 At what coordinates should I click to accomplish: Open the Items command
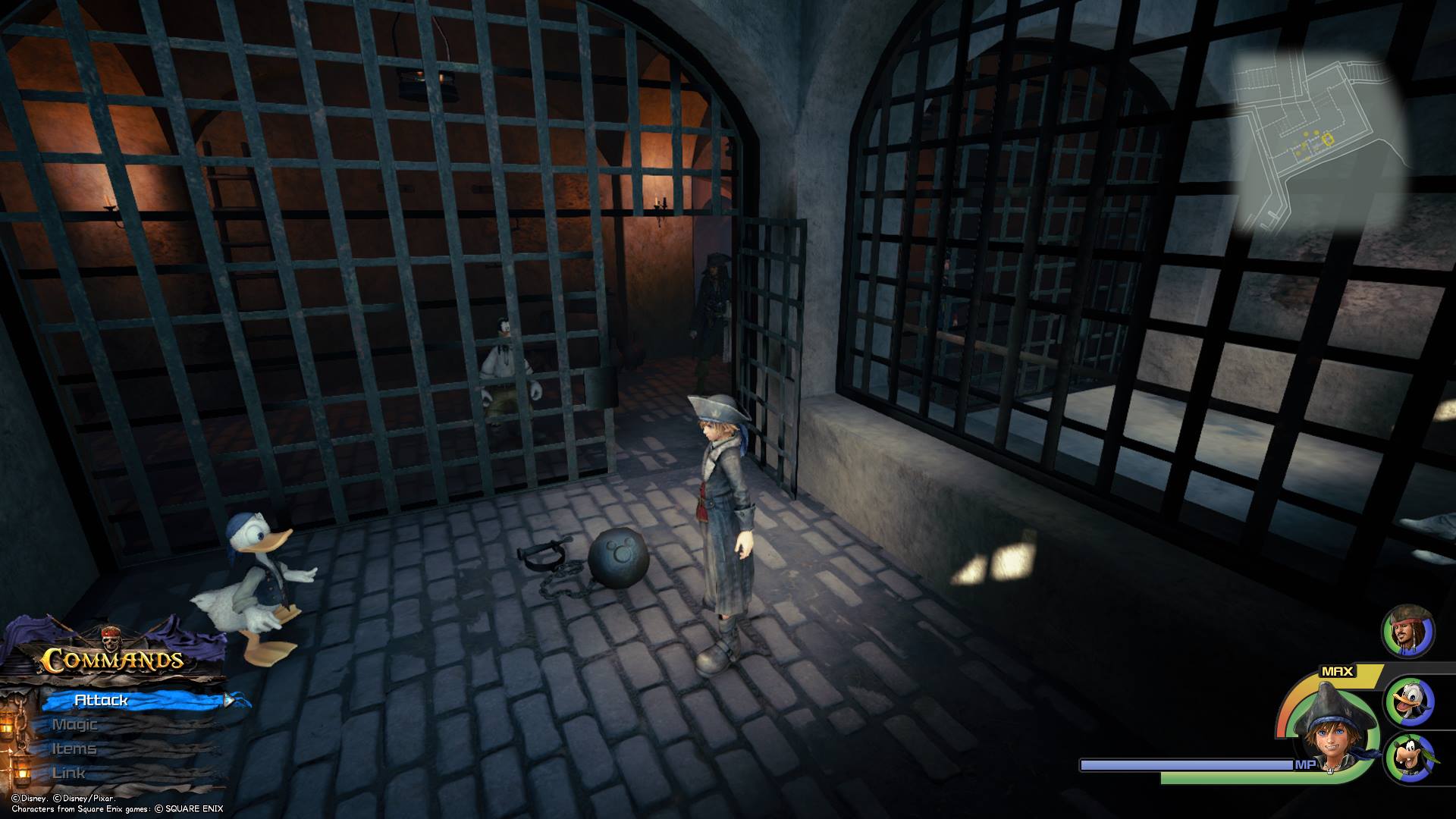click(x=74, y=748)
